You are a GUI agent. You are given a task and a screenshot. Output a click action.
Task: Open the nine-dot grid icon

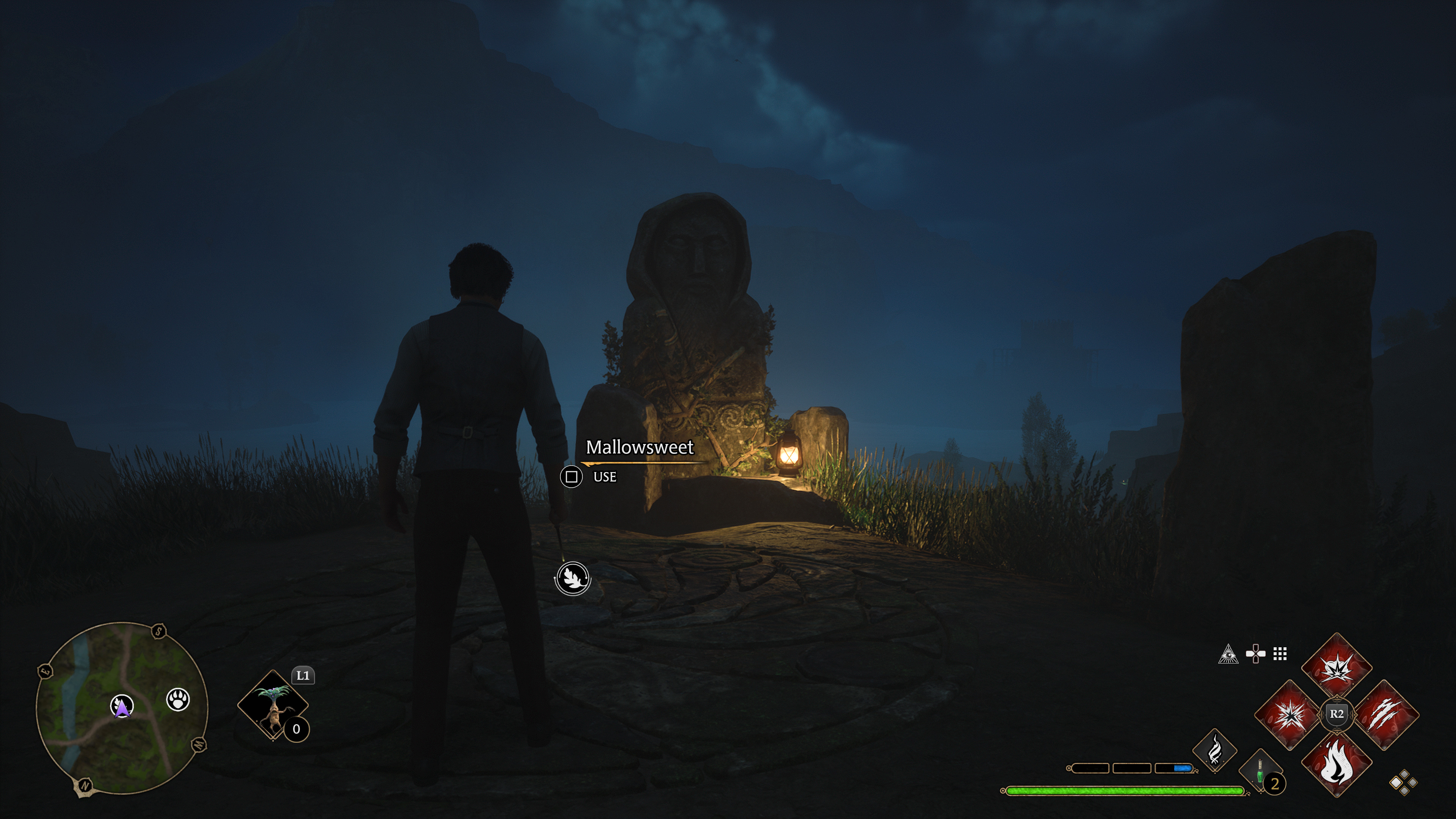tap(1280, 654)
